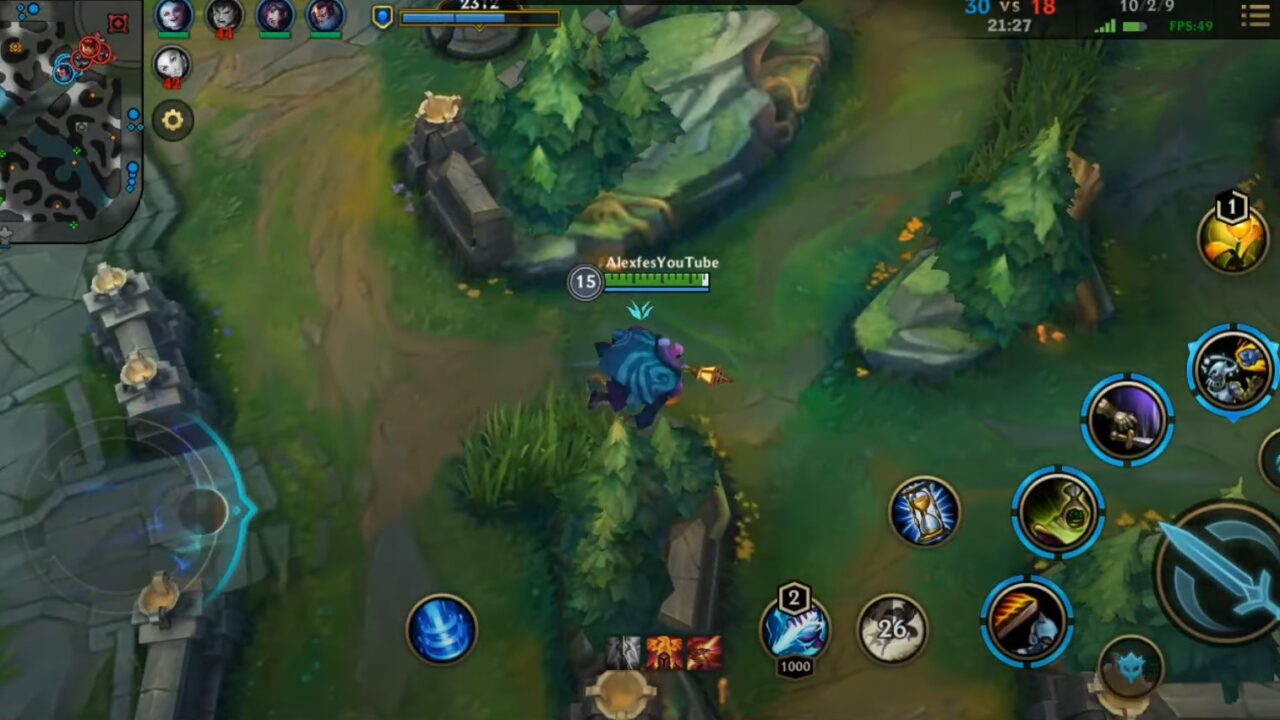Screen dimensions: 1280x720
Task: Tap the champion's green health bar
Action: (655, 281)
